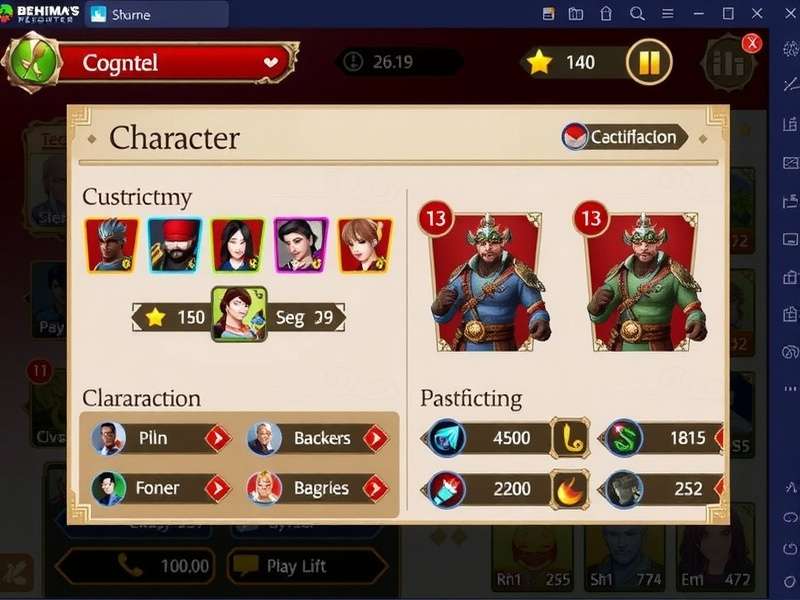Click the golden hook icon beside 4500
This screenshot has height=600, width=800.
pyautogui.click(x=571, y=438)
